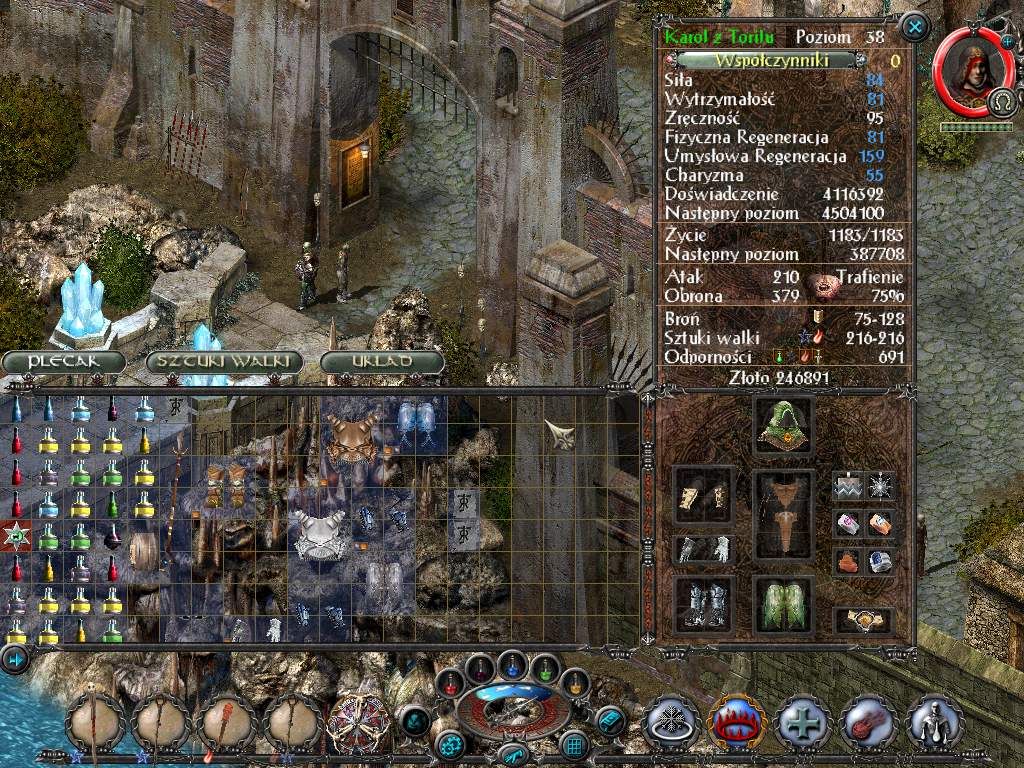Select the wooden barrel item in backpack

coord(145,551)
